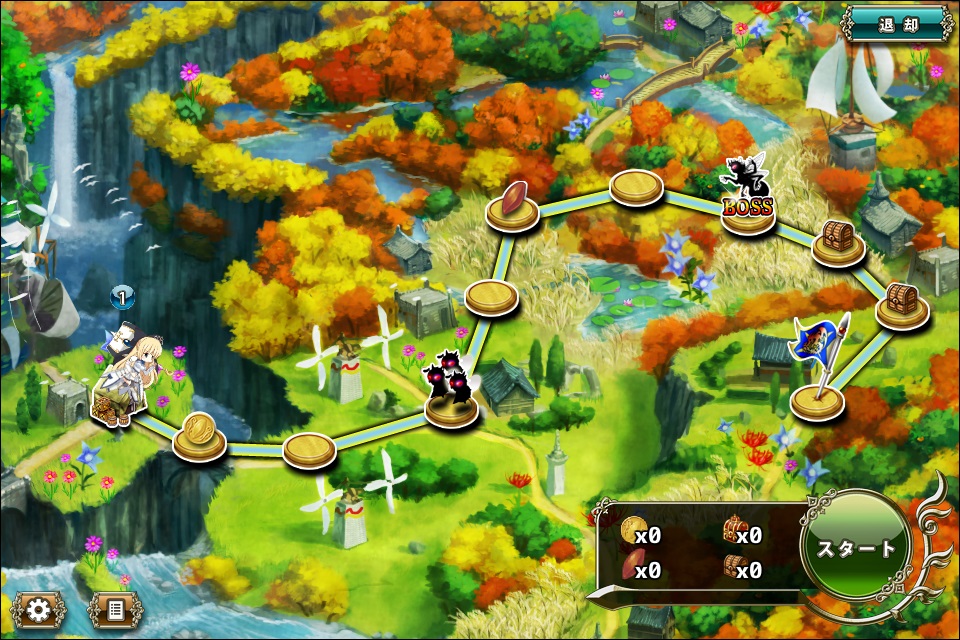Tap the 退却 retreat button

898,22
